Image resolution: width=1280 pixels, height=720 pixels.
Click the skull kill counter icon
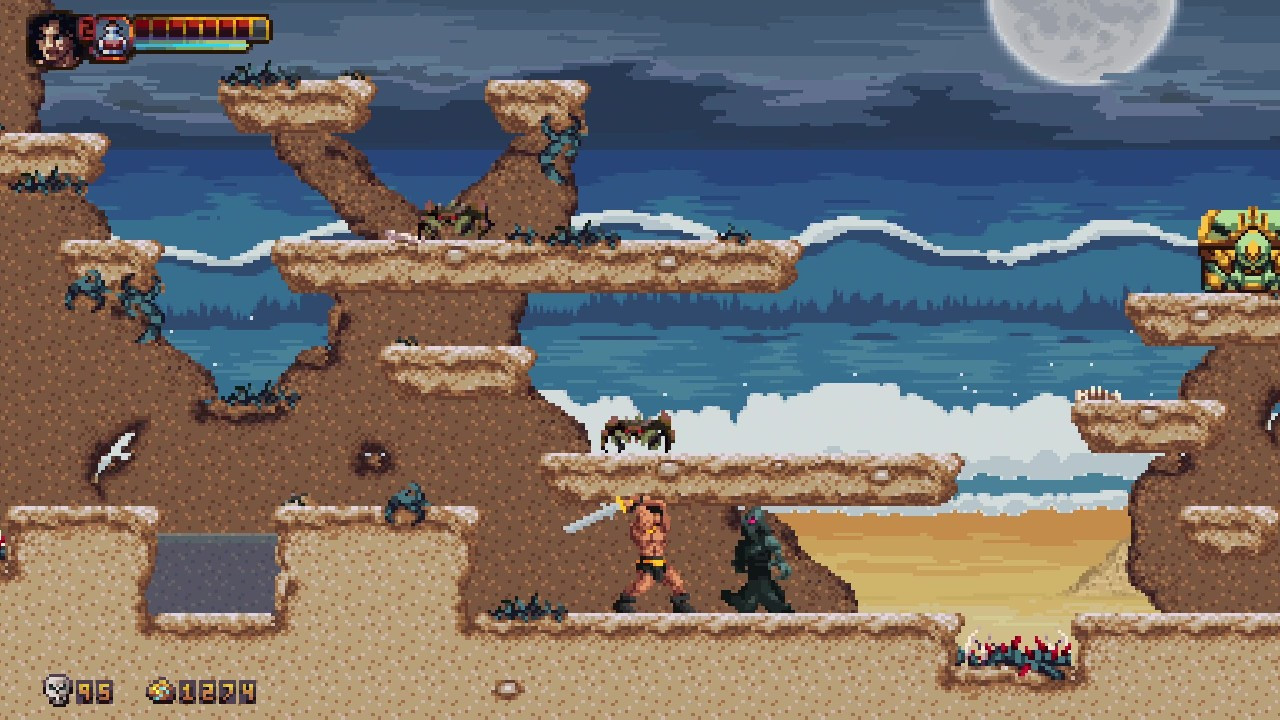pyautogui.click(x=58, y=689)
